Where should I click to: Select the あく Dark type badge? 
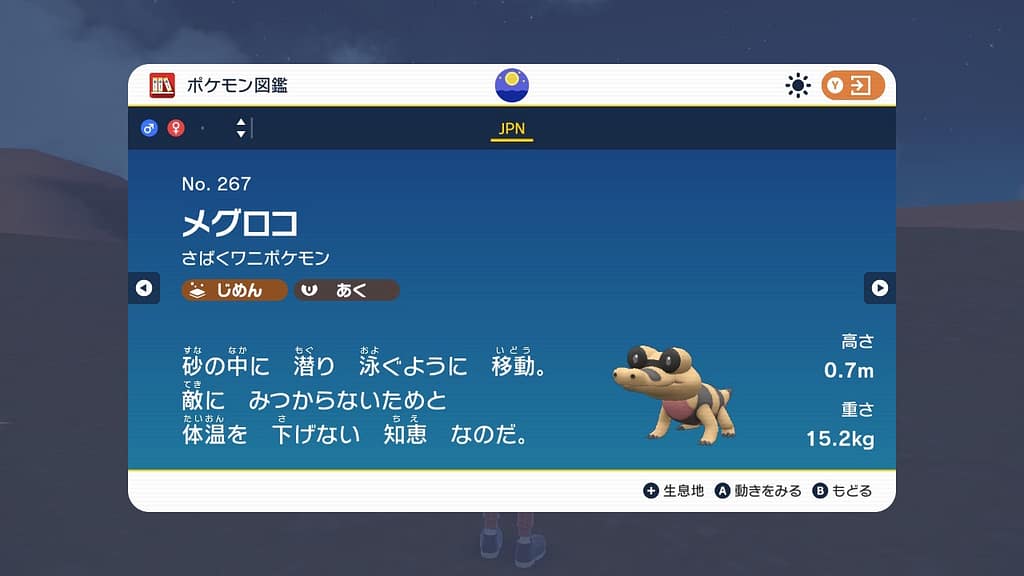pos(346,290)
